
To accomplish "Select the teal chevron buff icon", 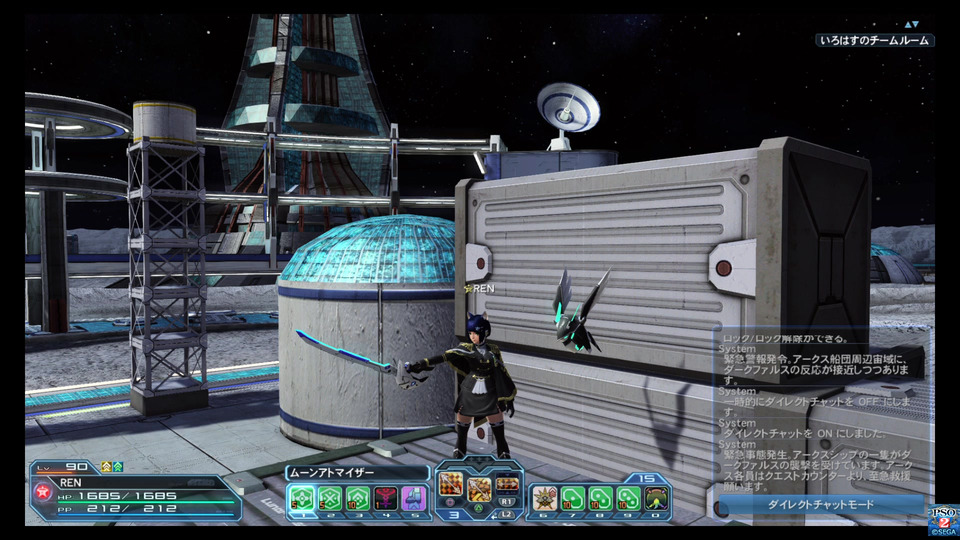I will 118,467.
